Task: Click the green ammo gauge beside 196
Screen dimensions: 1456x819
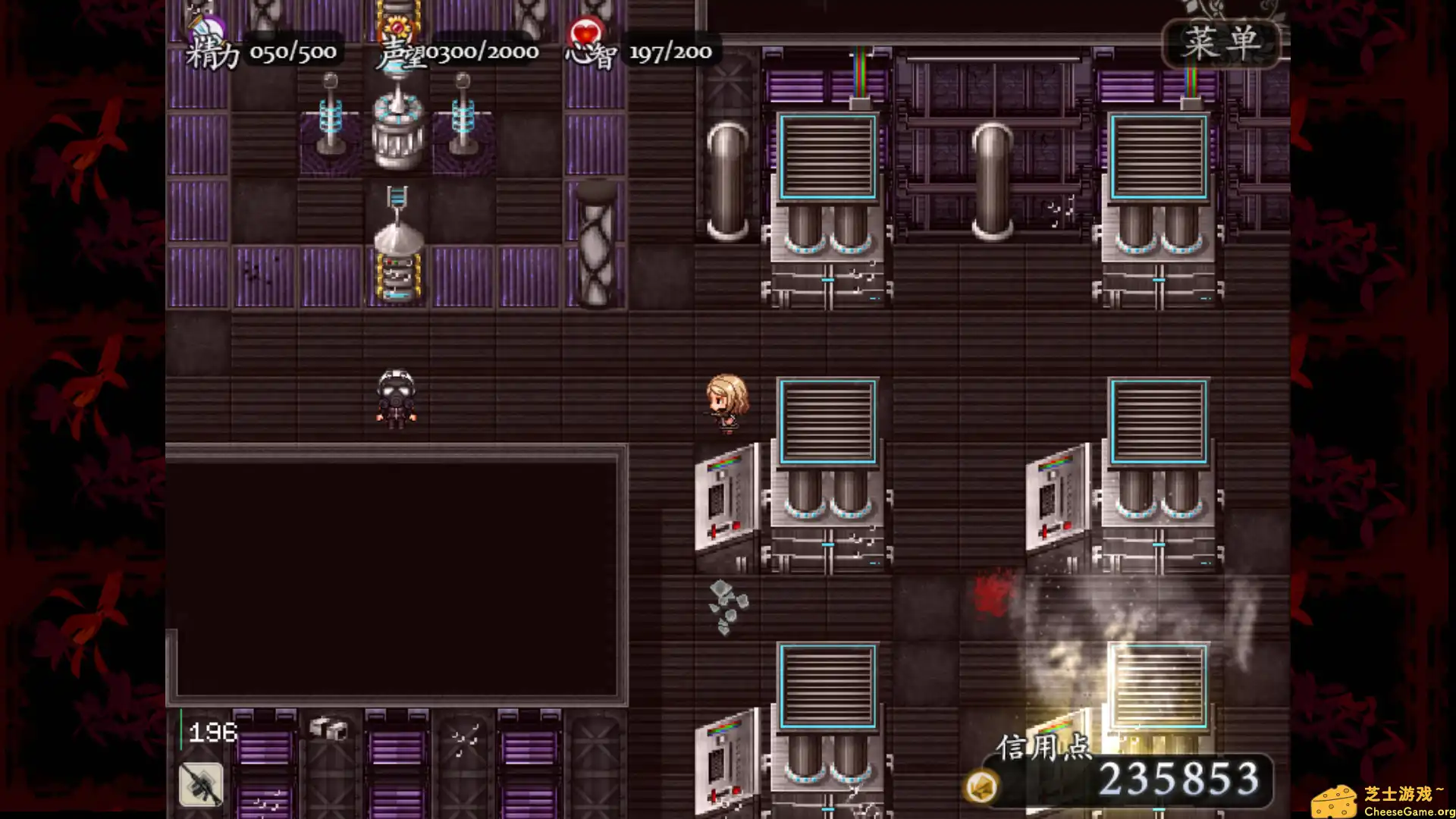Action: point(182,728)
